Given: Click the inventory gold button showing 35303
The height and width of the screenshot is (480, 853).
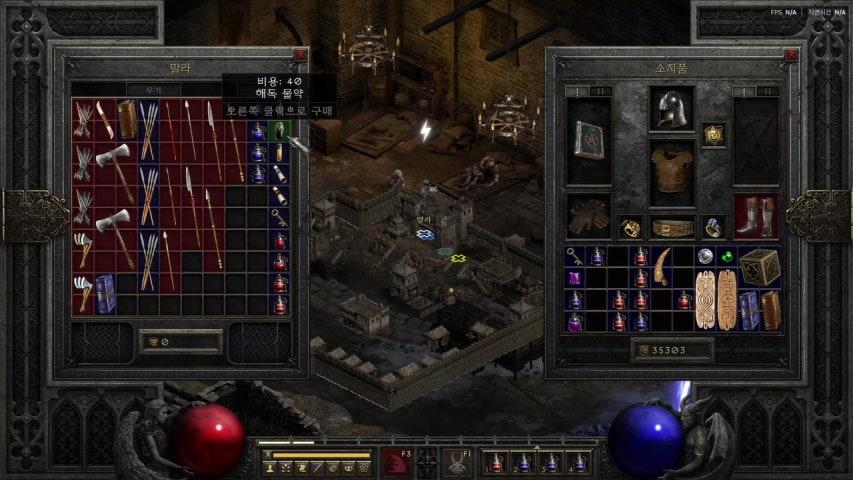Looking at the screenshot, I should pos(672,351).
